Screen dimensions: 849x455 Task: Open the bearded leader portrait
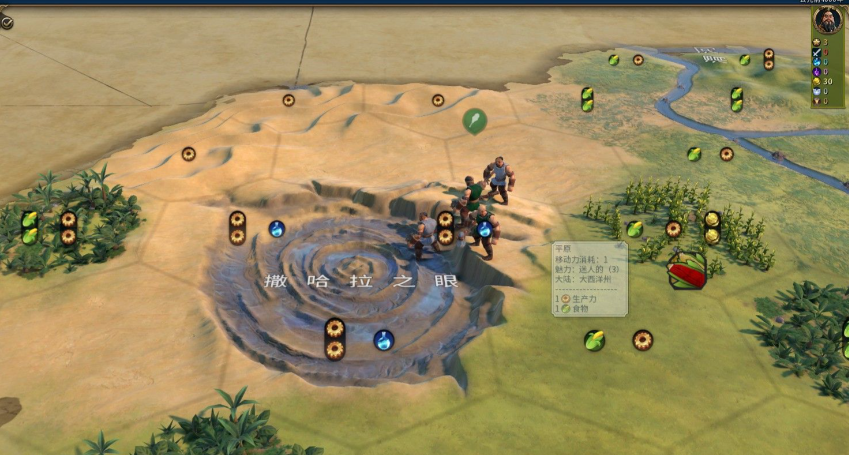(x=828, y=21)
